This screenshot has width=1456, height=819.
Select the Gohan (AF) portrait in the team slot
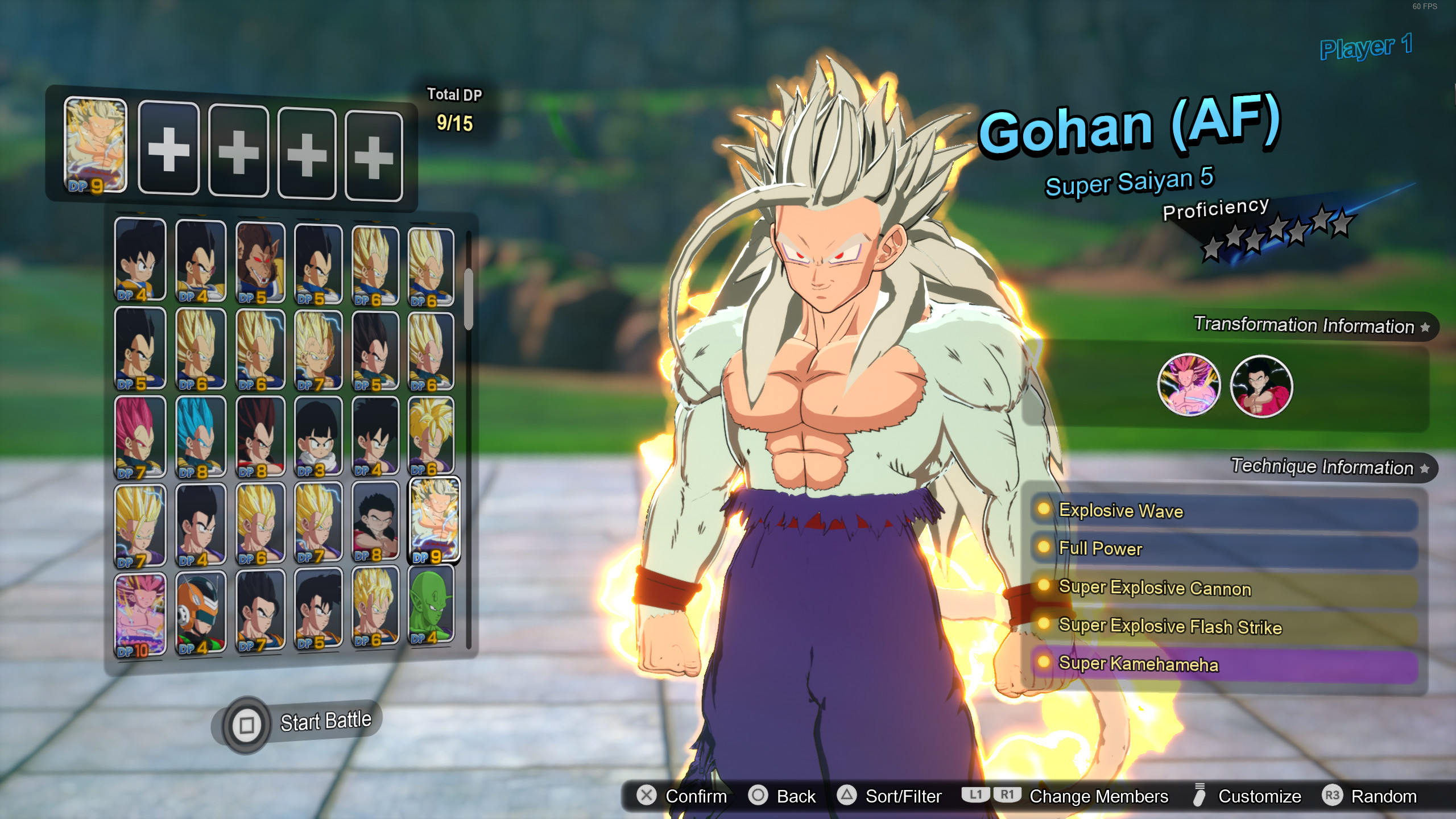point(96,146)
